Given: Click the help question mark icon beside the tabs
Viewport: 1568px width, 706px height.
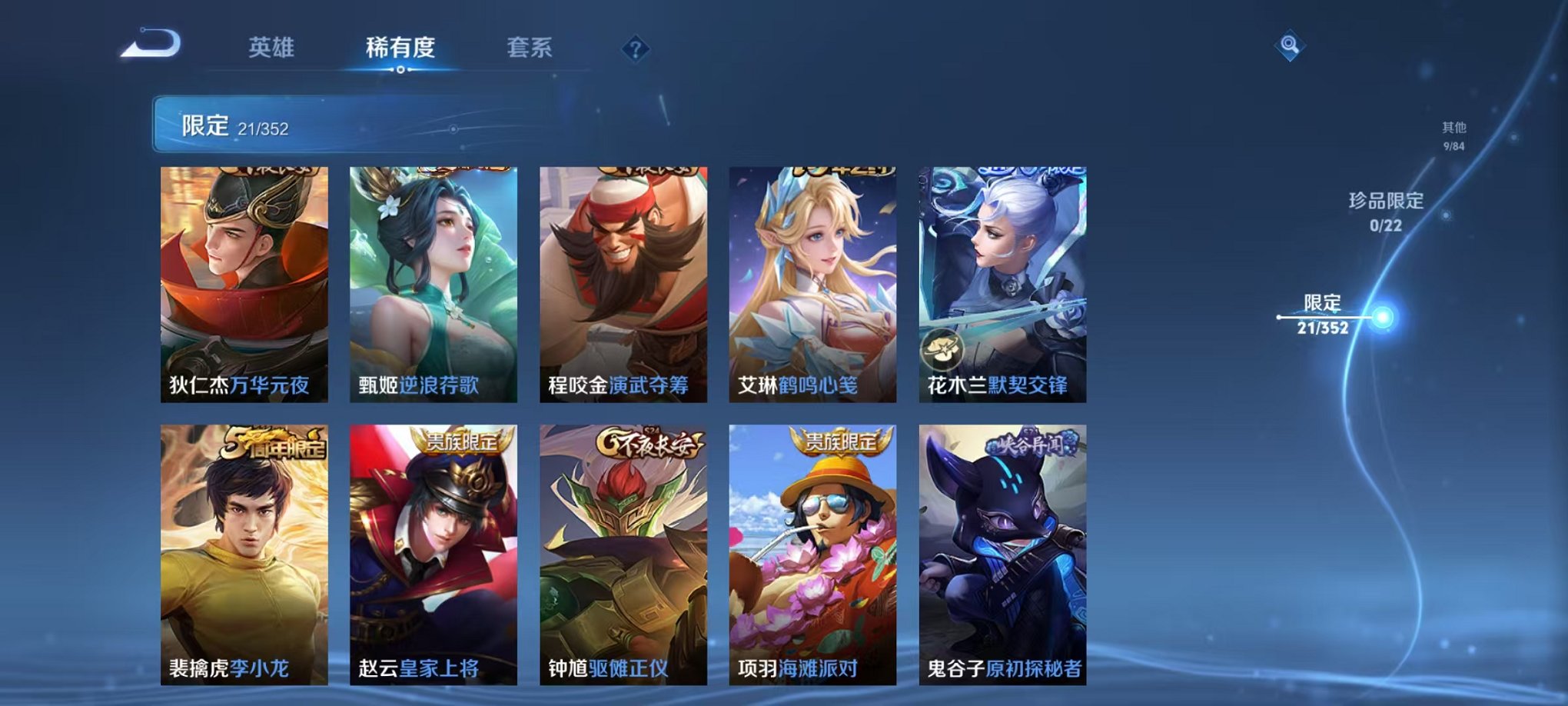Looking at the screenshot, I should tap(634, 49).
